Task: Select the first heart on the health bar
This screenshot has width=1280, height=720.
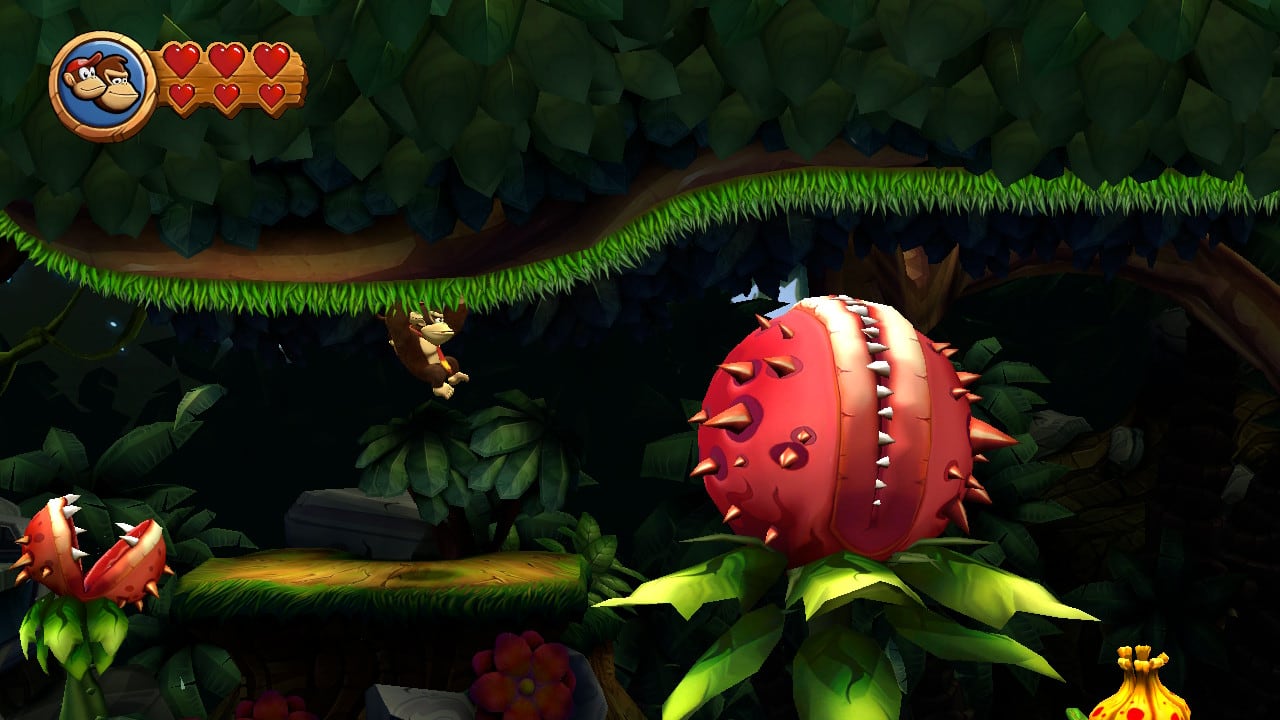Action: click(x=180, y=60)
